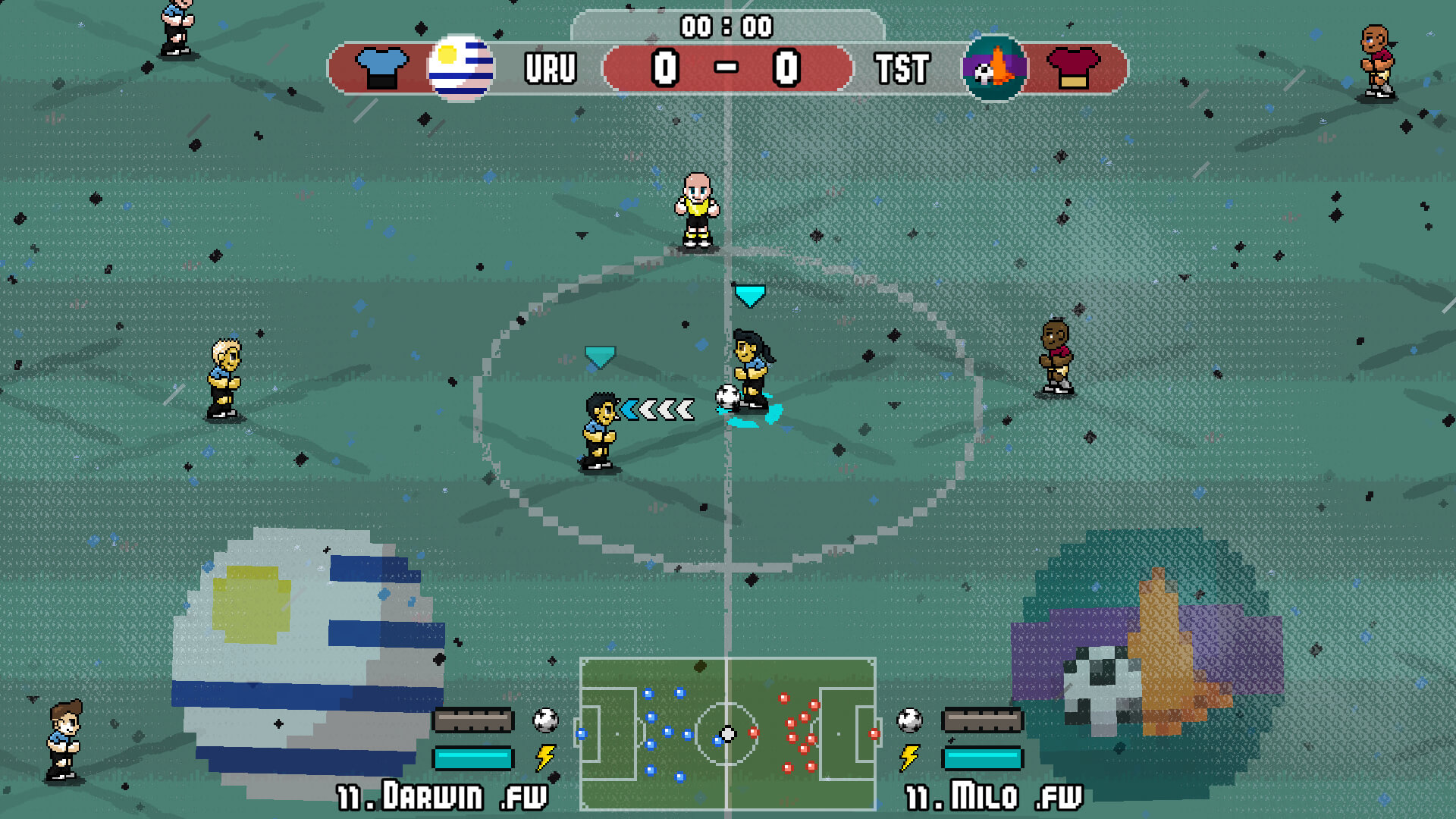This screenshot has width=1456, height=819.
Task: Click the radar minimap of the pitch
Action: pyautogui.click(x=727, y=733)
